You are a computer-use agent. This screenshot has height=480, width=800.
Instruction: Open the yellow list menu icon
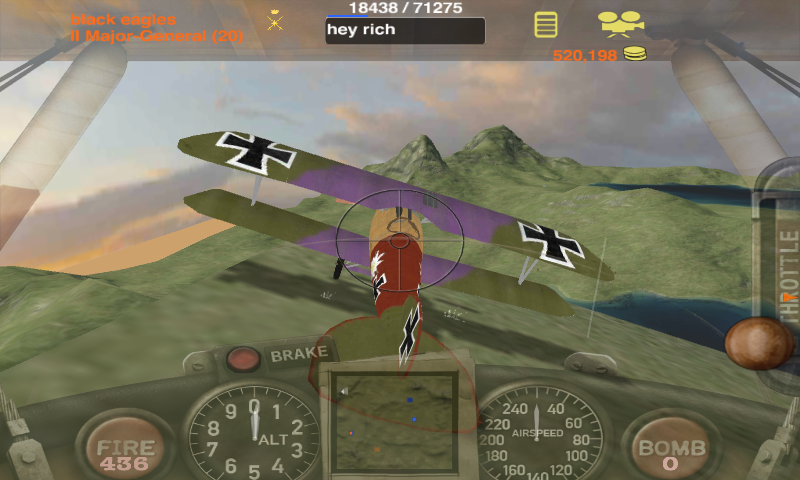coord(545,24)
